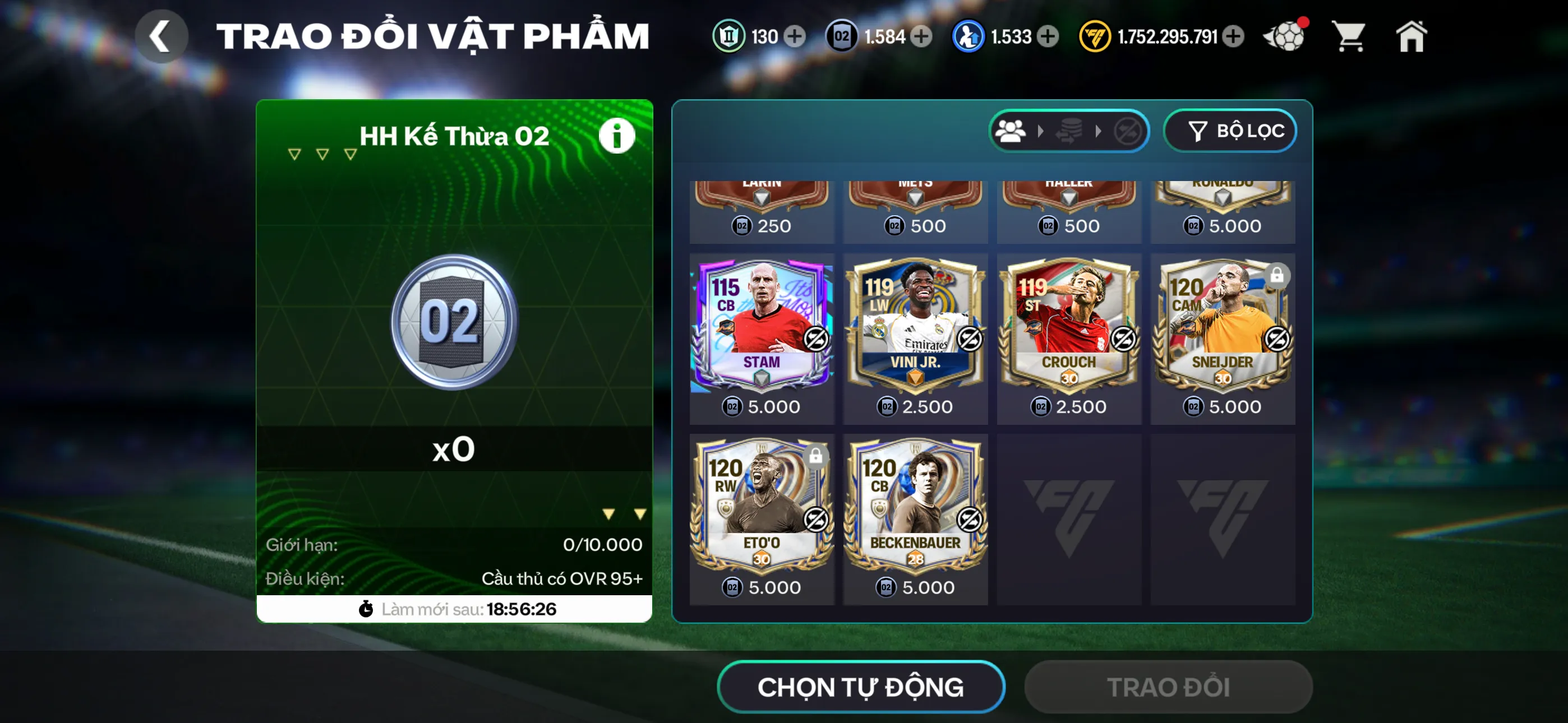Open the shopping cart

1348,36
